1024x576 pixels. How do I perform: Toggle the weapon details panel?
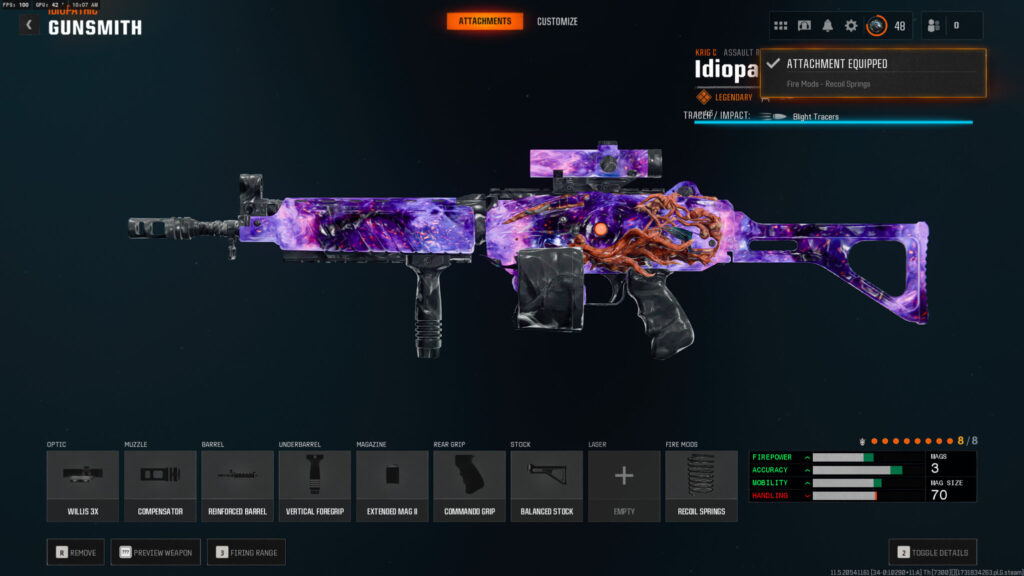pos(932,552)
